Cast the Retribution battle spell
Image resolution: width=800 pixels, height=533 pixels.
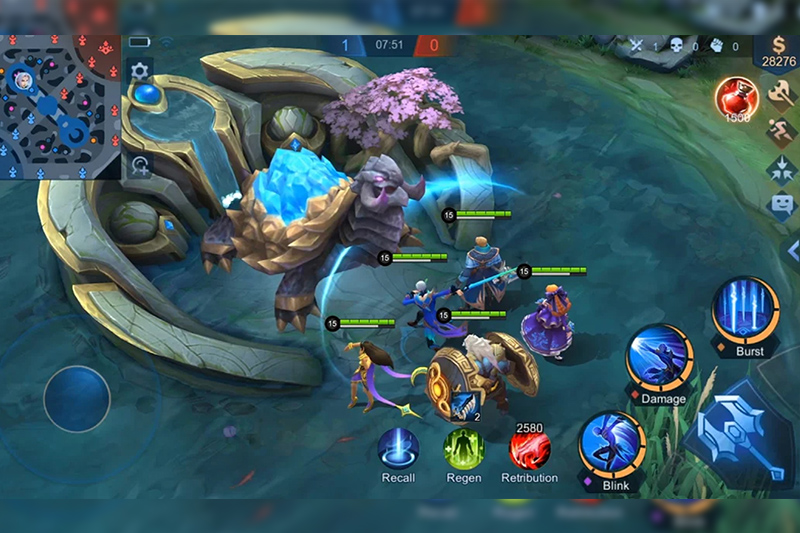pos(529,450)
